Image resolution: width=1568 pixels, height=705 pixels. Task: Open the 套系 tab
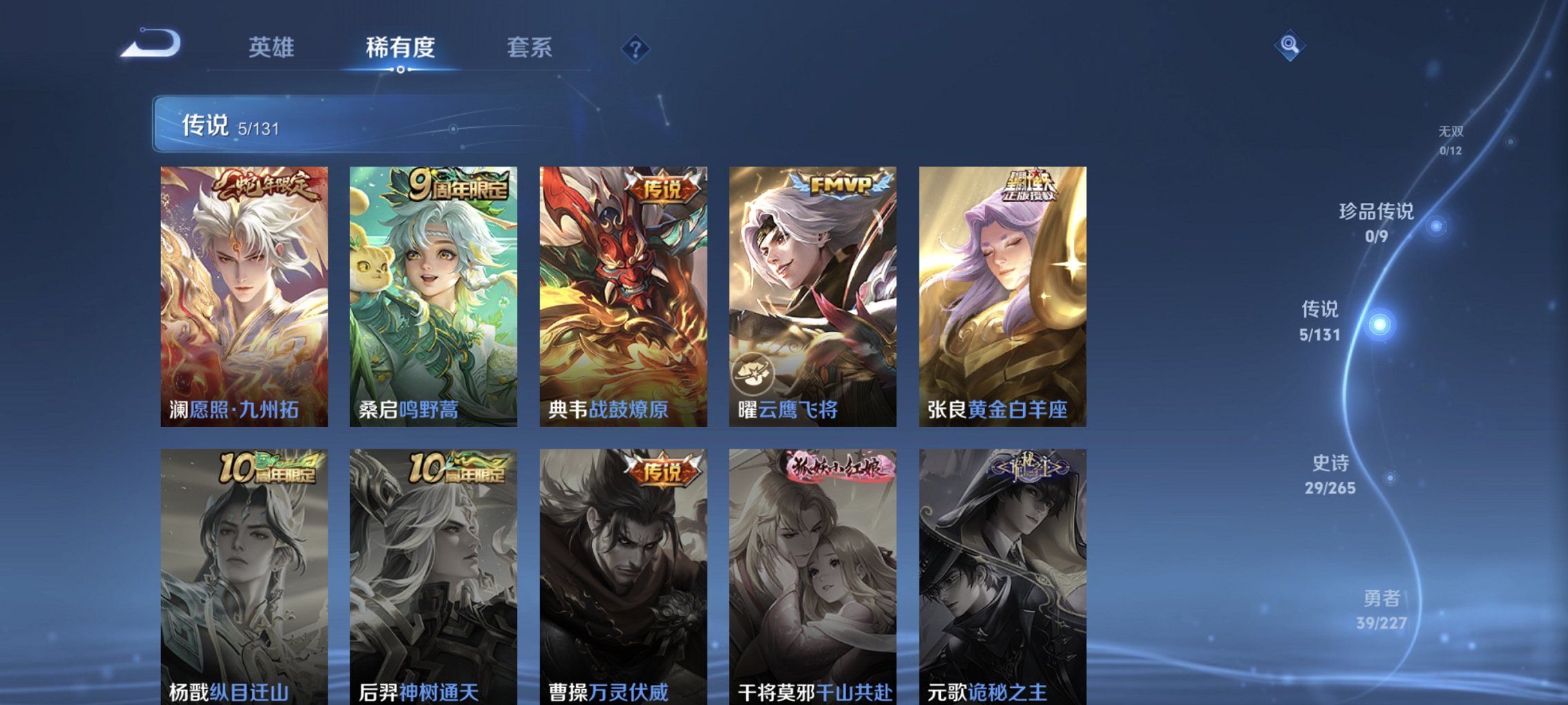pyautogui.click(x=530, y=48)
